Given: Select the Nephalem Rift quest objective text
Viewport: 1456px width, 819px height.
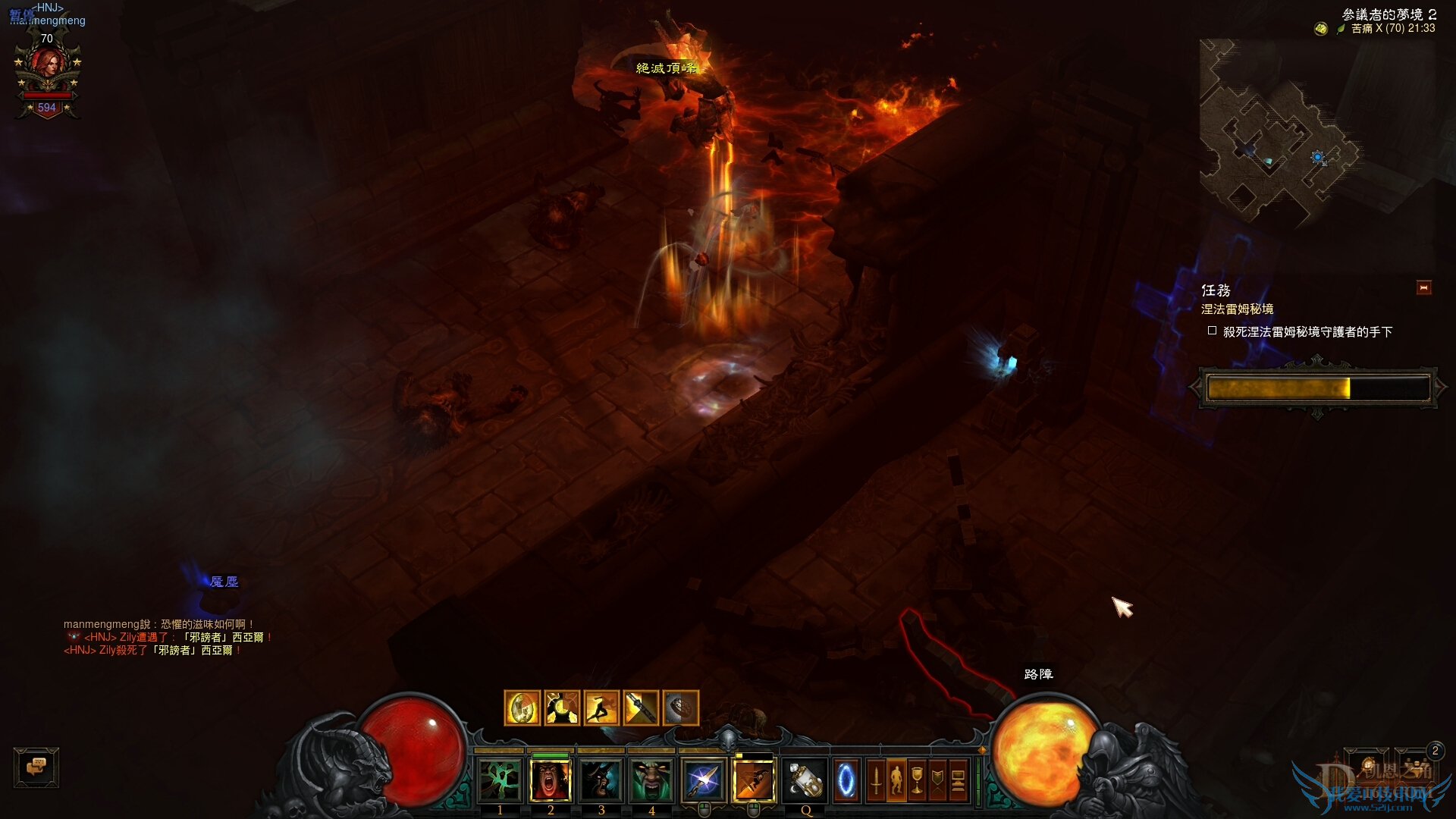Looking at the screenshot, I should click(x=1307, y=332).
